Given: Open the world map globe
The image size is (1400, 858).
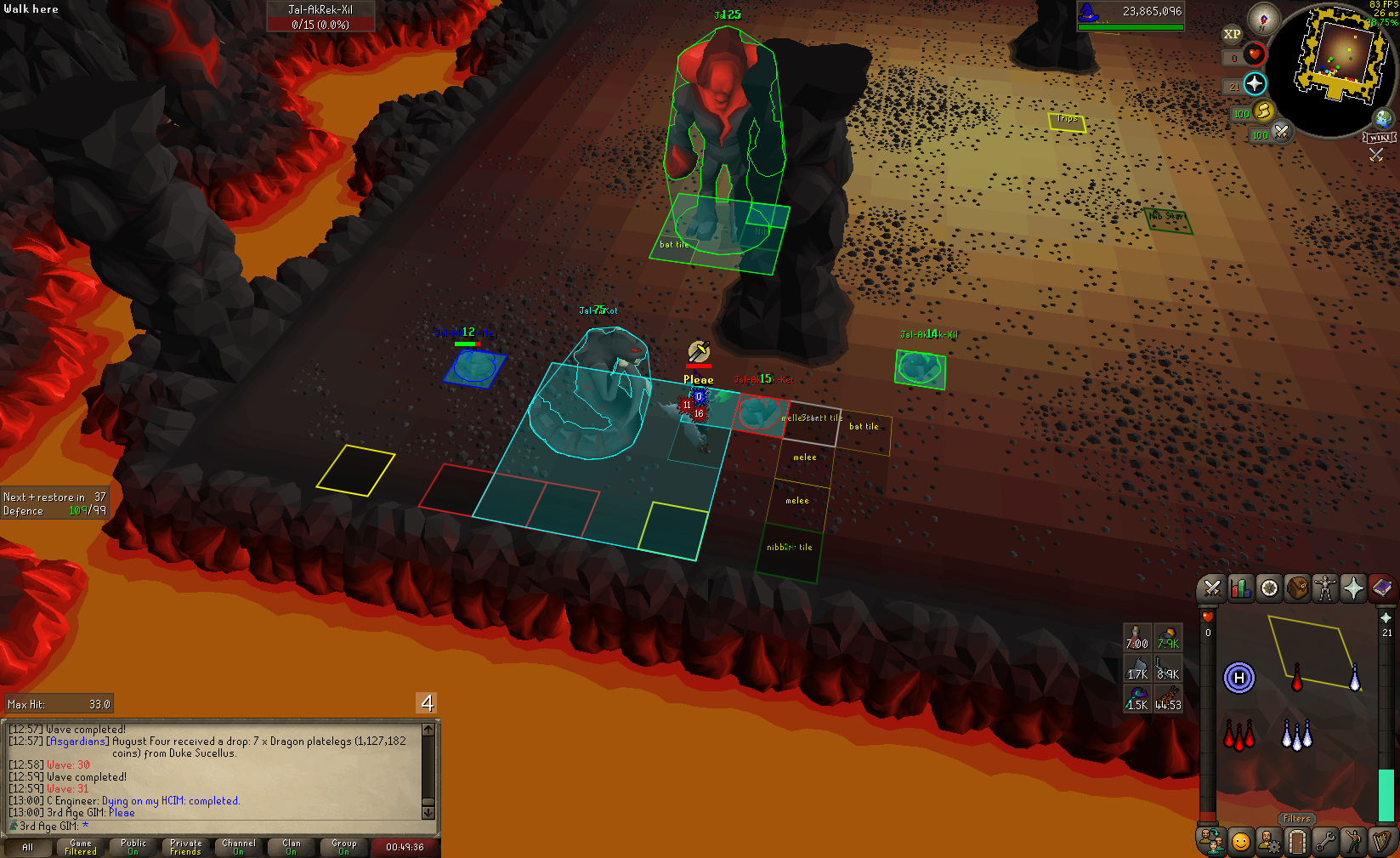Looking at the screenshot, I should [x=1384, y=118].
